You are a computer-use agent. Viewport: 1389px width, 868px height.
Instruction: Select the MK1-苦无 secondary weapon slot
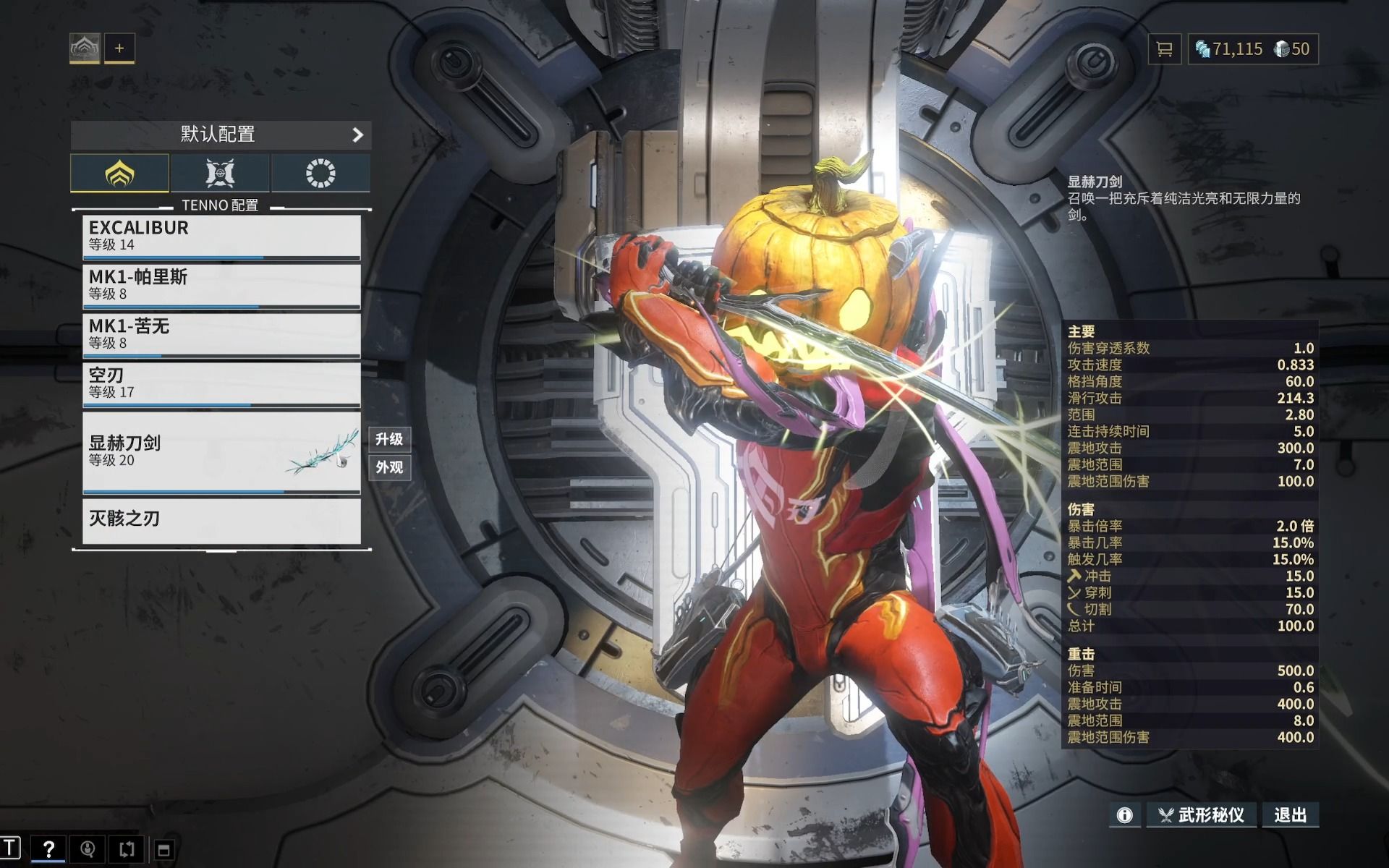pos(221,334)
